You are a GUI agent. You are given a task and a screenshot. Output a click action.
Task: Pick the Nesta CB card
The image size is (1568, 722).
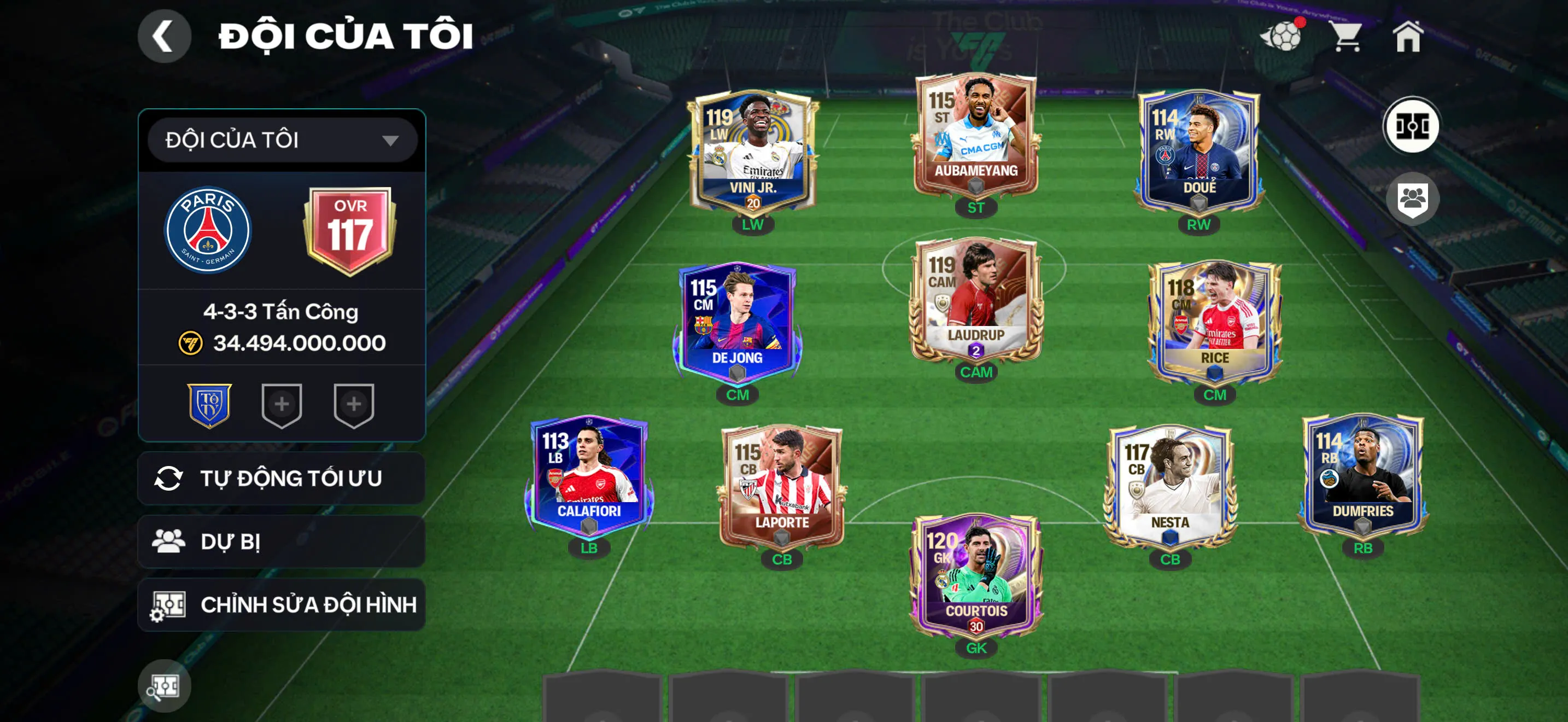[1170, 487]
